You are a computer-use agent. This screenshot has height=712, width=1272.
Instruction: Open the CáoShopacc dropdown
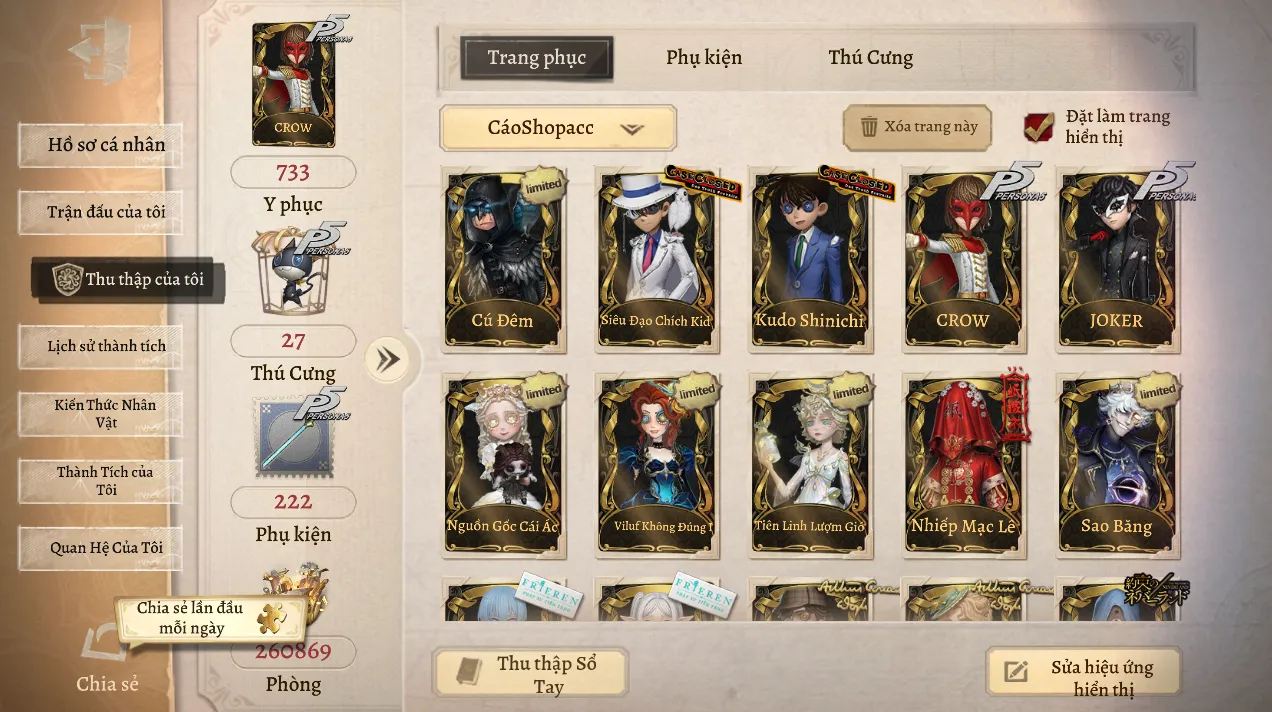(x=558, y=128)
